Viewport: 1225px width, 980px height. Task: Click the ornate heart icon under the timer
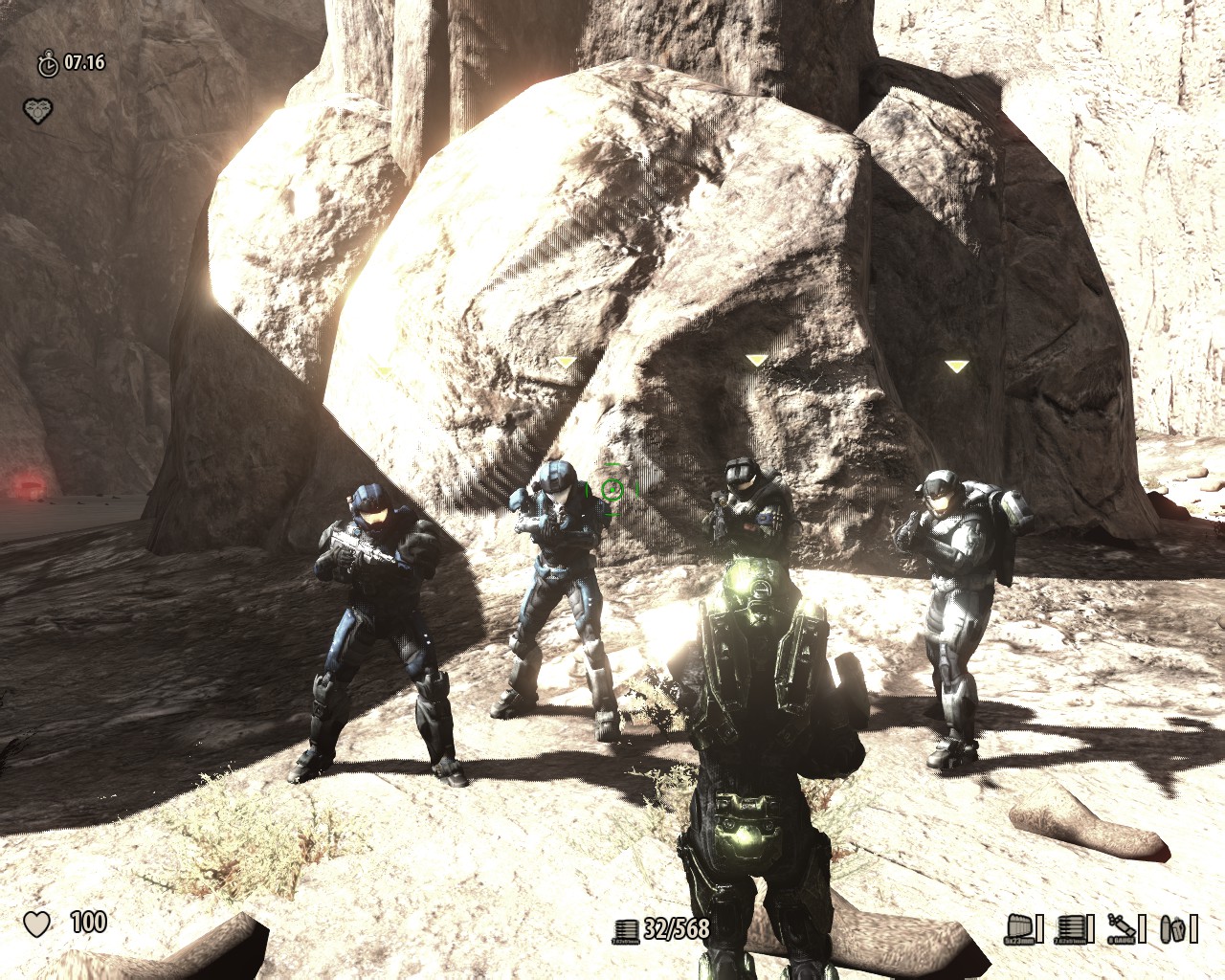(x=37, y=110)
